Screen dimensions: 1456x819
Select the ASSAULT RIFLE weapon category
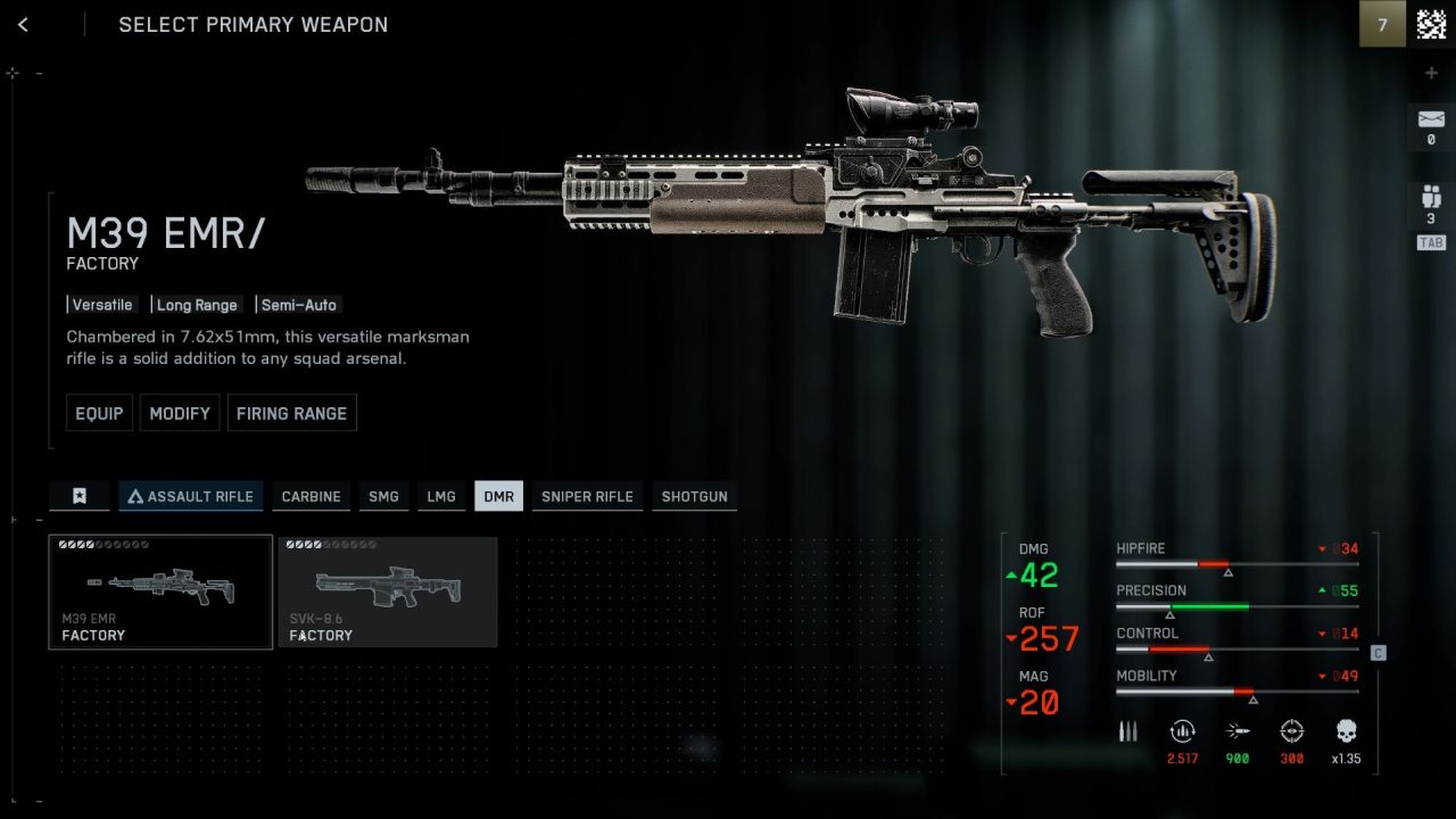point(190,496)
